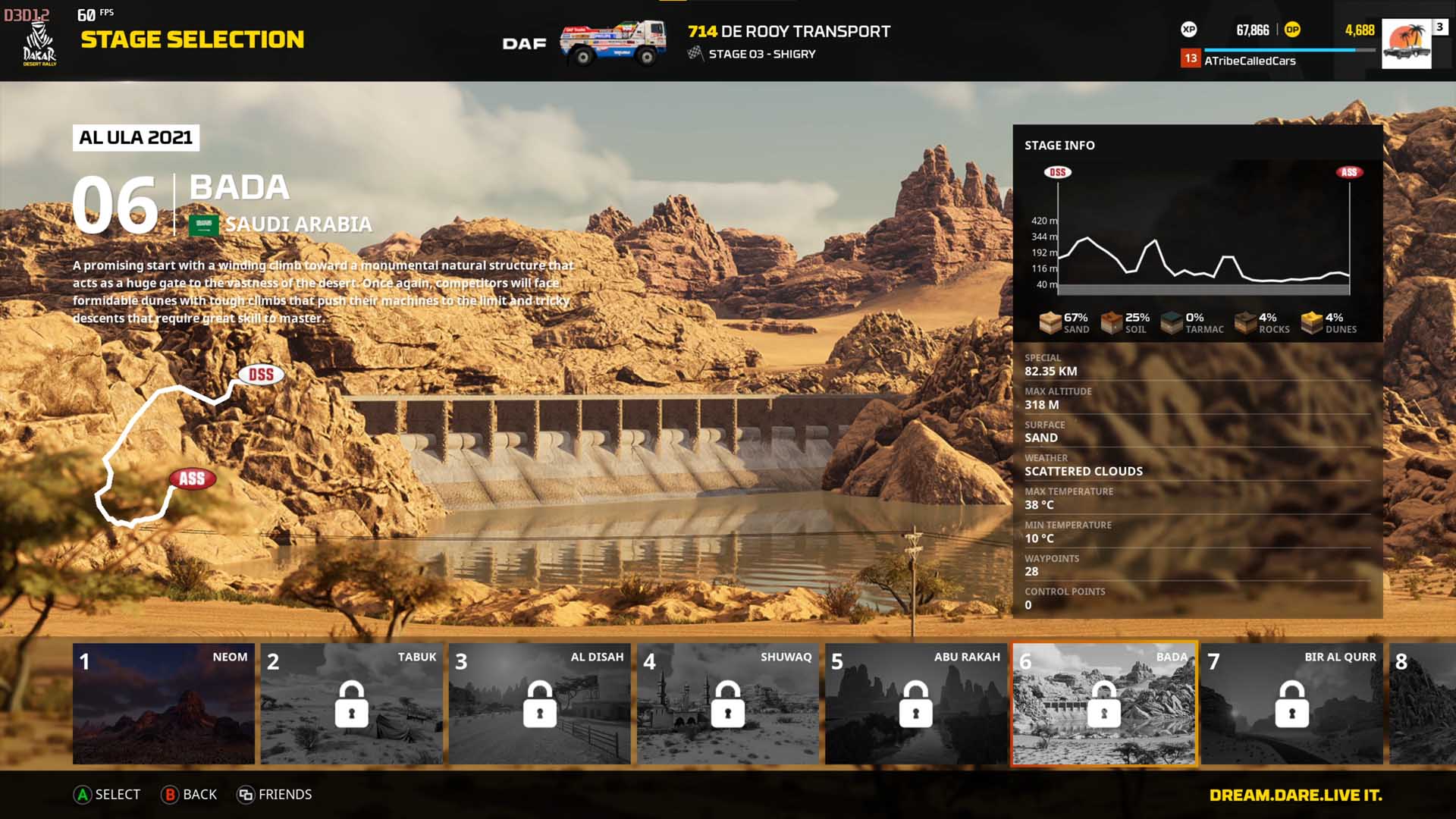Click the DAF truck vehicle image
This screenshot has width=1456, height=819.
point(613,42)
